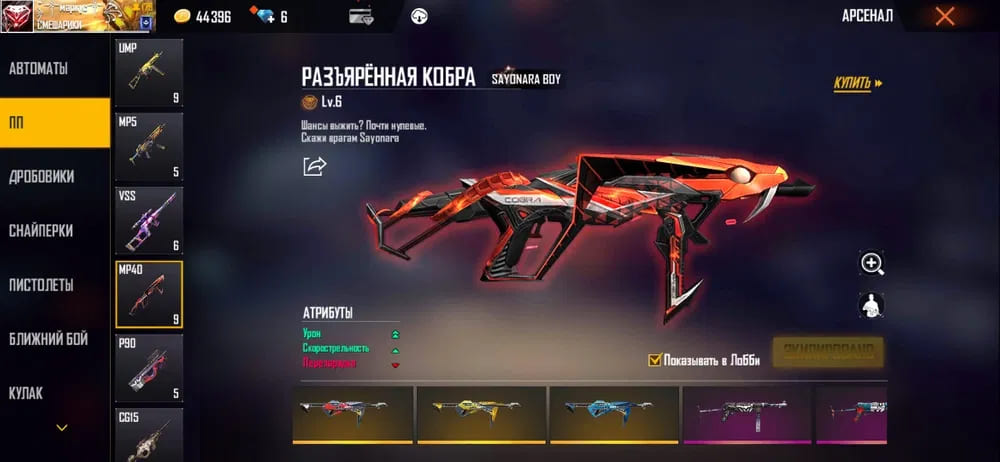Select the Снайперки category tab
Screen dimensions: 1000x462
point(42,230)
